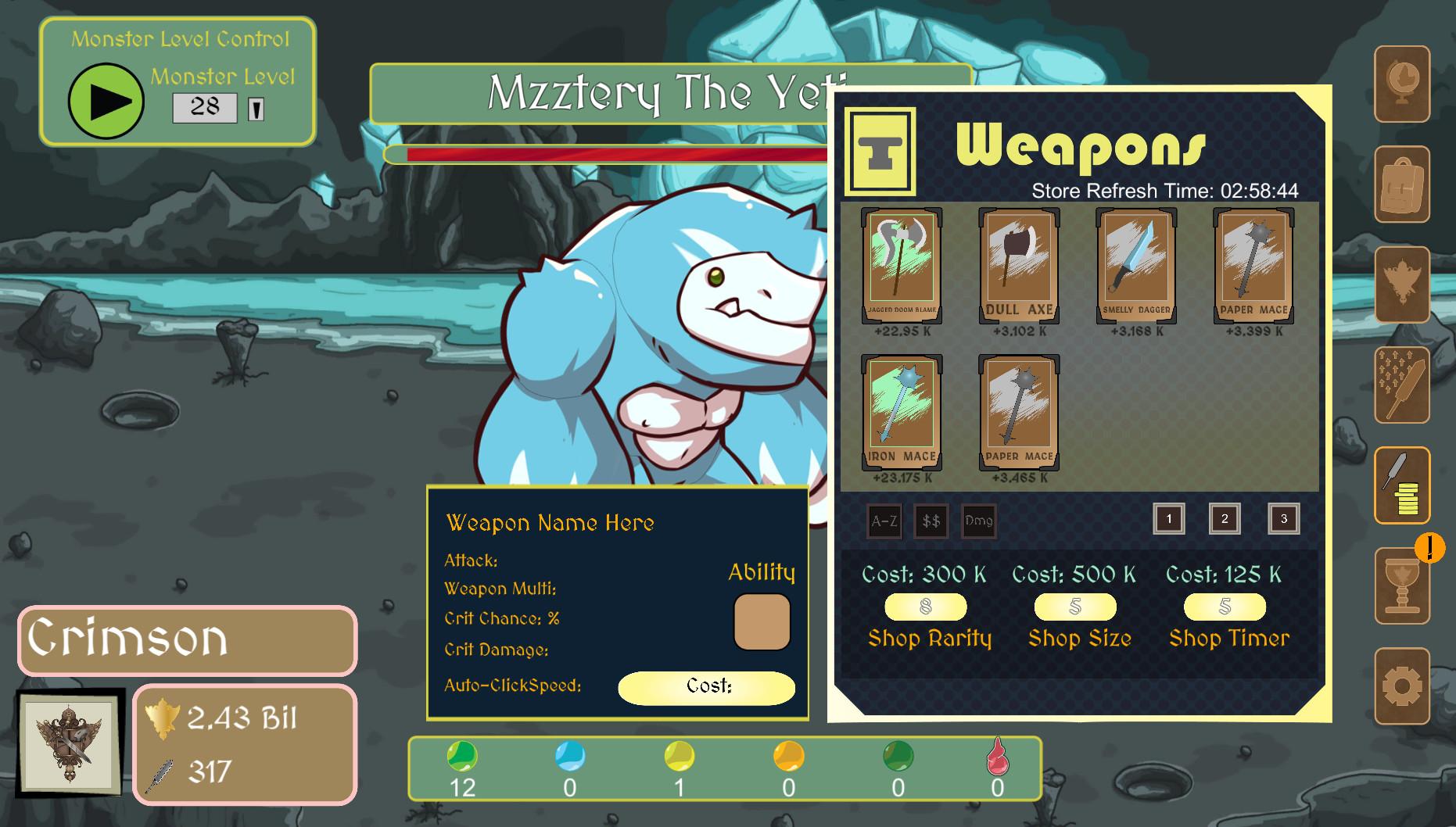Pick the Smelly Dagger weapon card

1136,266
